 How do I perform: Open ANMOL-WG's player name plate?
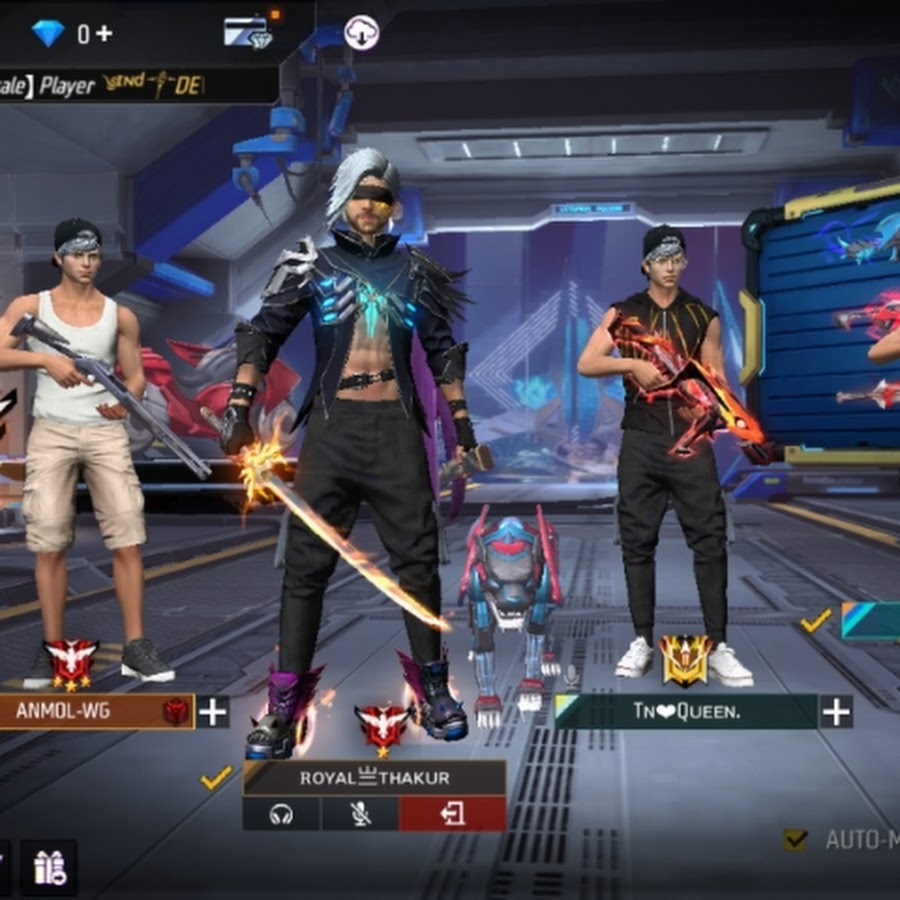[x=96, y=712]
